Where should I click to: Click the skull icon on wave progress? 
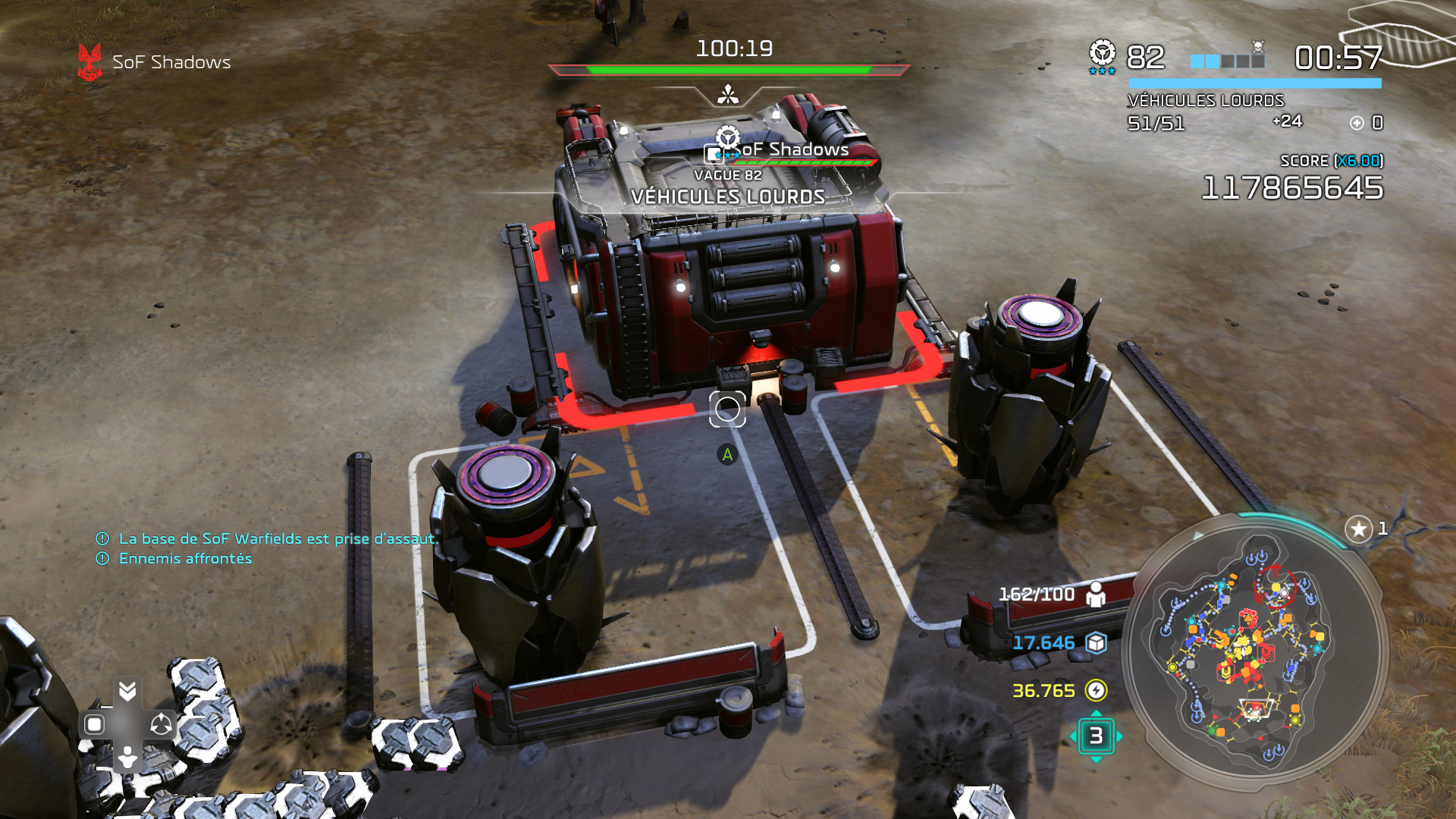1258,48
